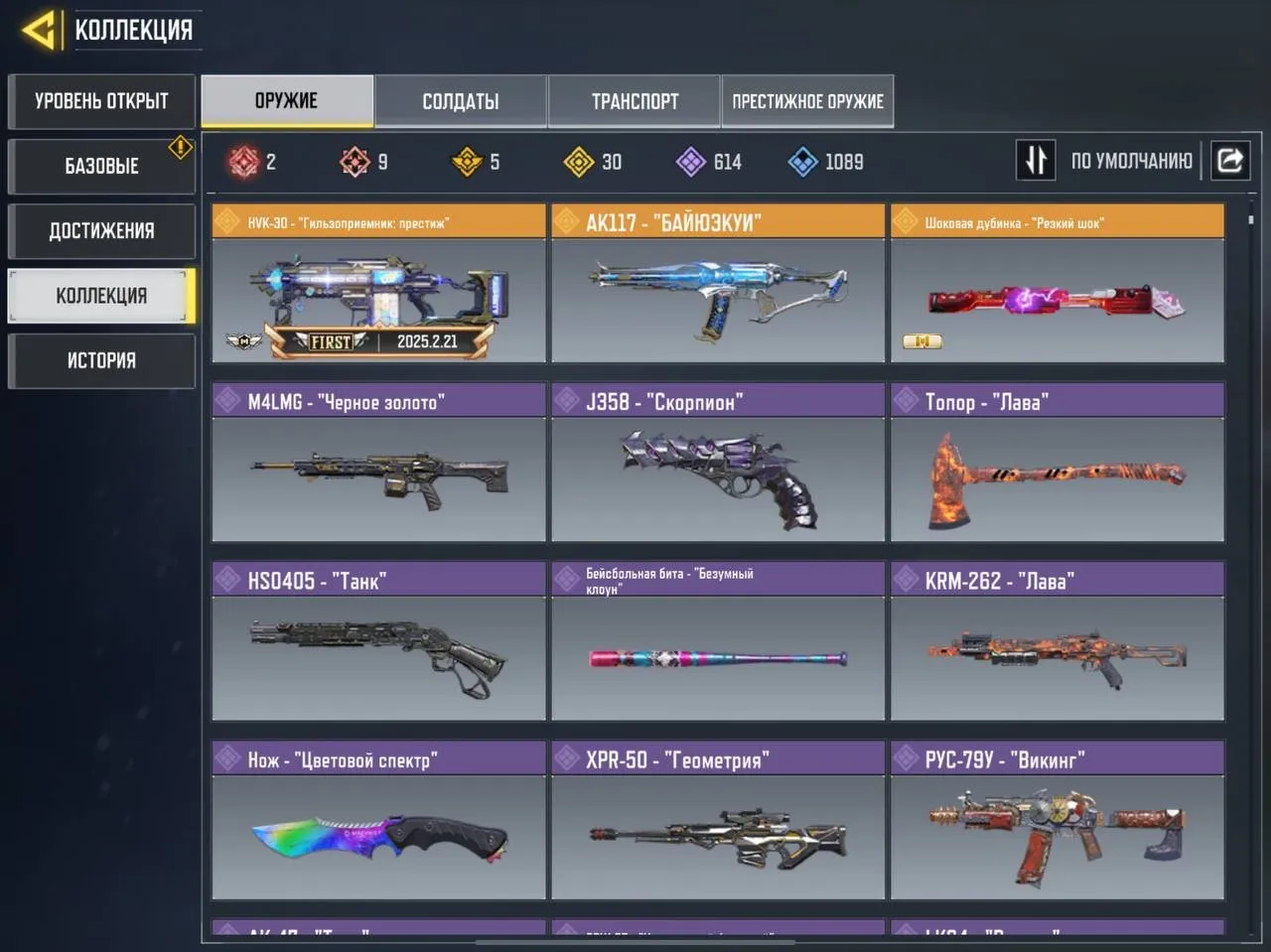Image resolution: width=1271 pixels, height=952 pixels.
Task: Click the back arrow to exit Collection
Action: point(40,28)
